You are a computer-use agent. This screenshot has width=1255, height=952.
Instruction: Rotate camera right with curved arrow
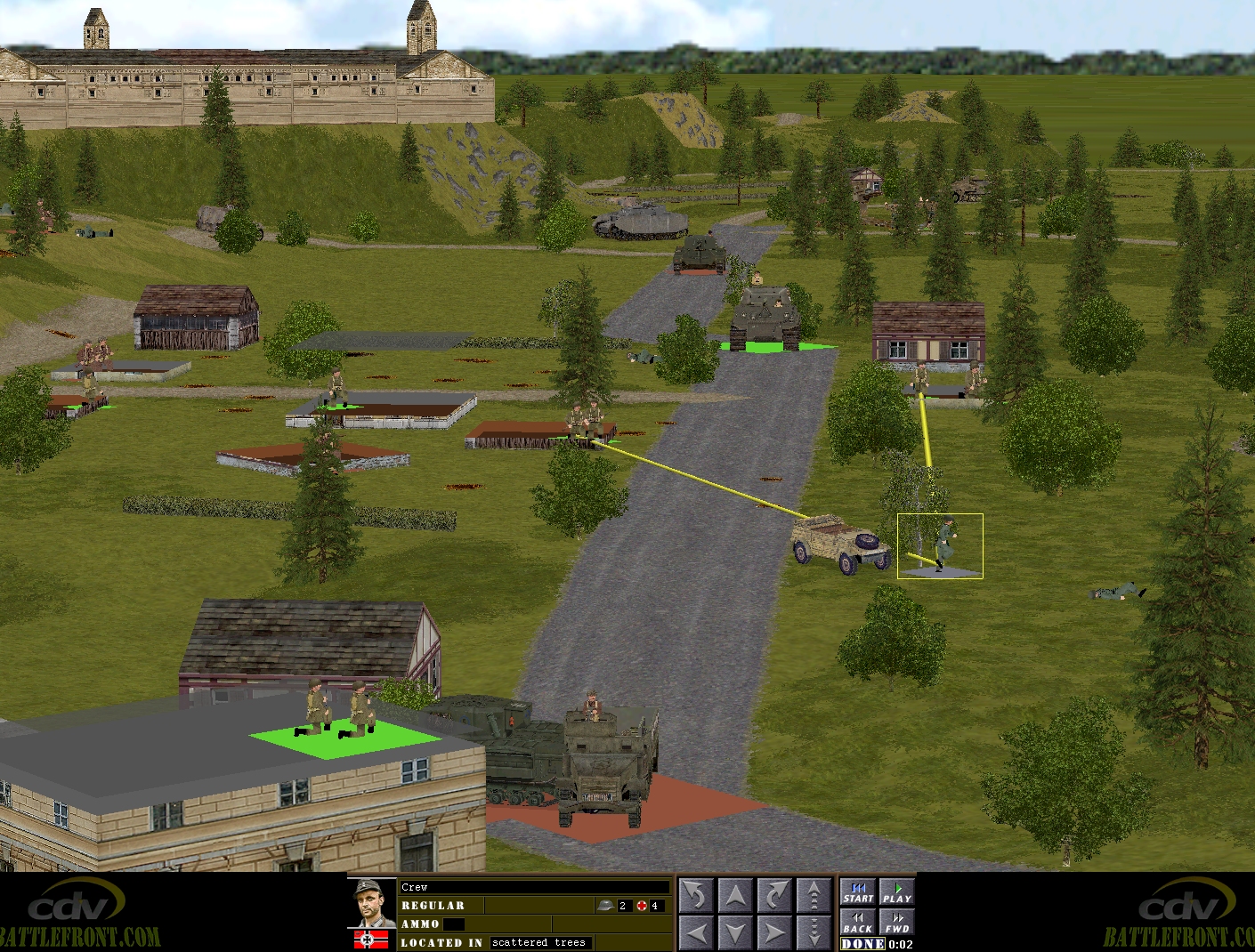[x=774, y=895]
